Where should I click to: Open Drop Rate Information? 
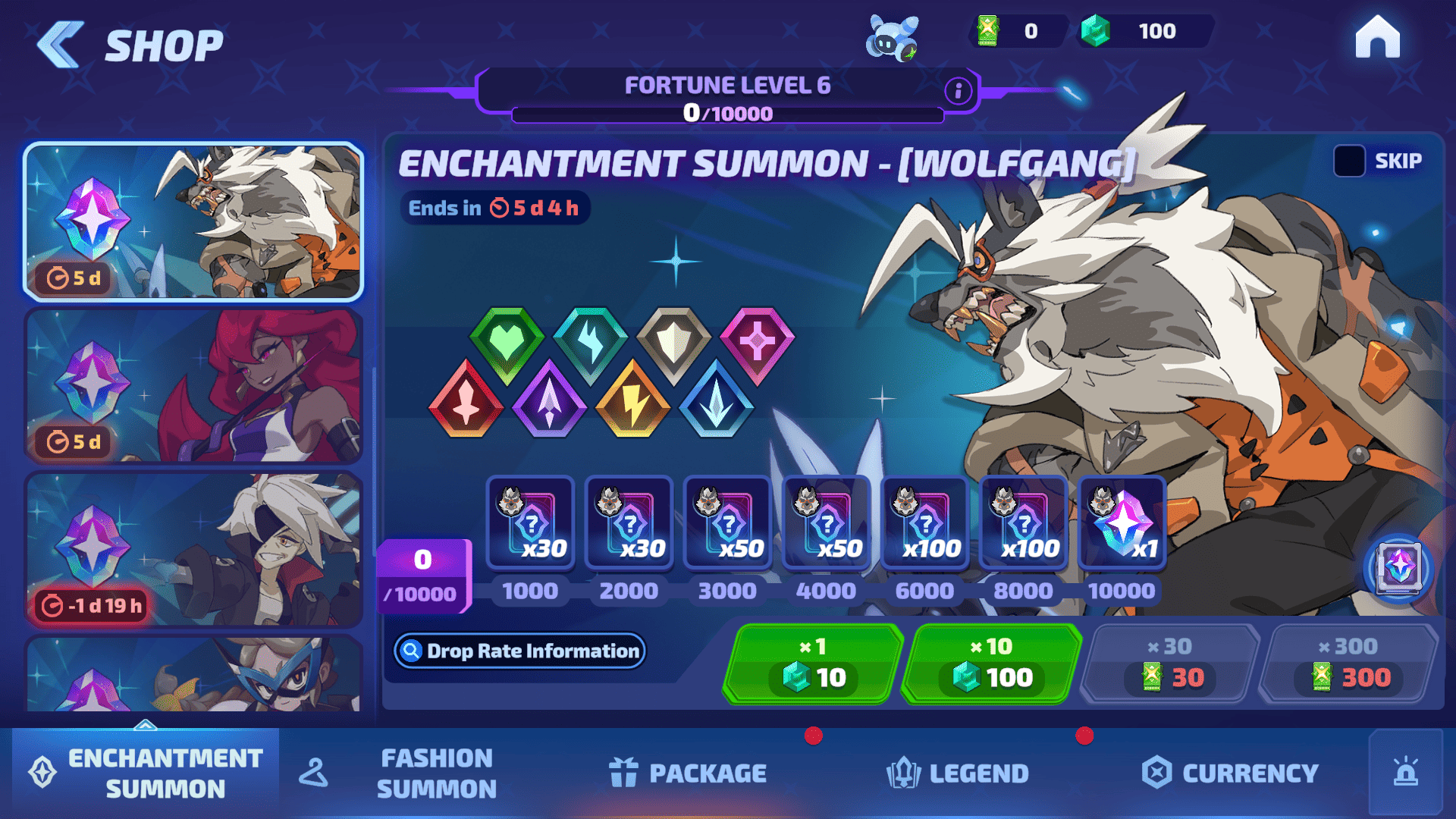click(x=520, y=651)
